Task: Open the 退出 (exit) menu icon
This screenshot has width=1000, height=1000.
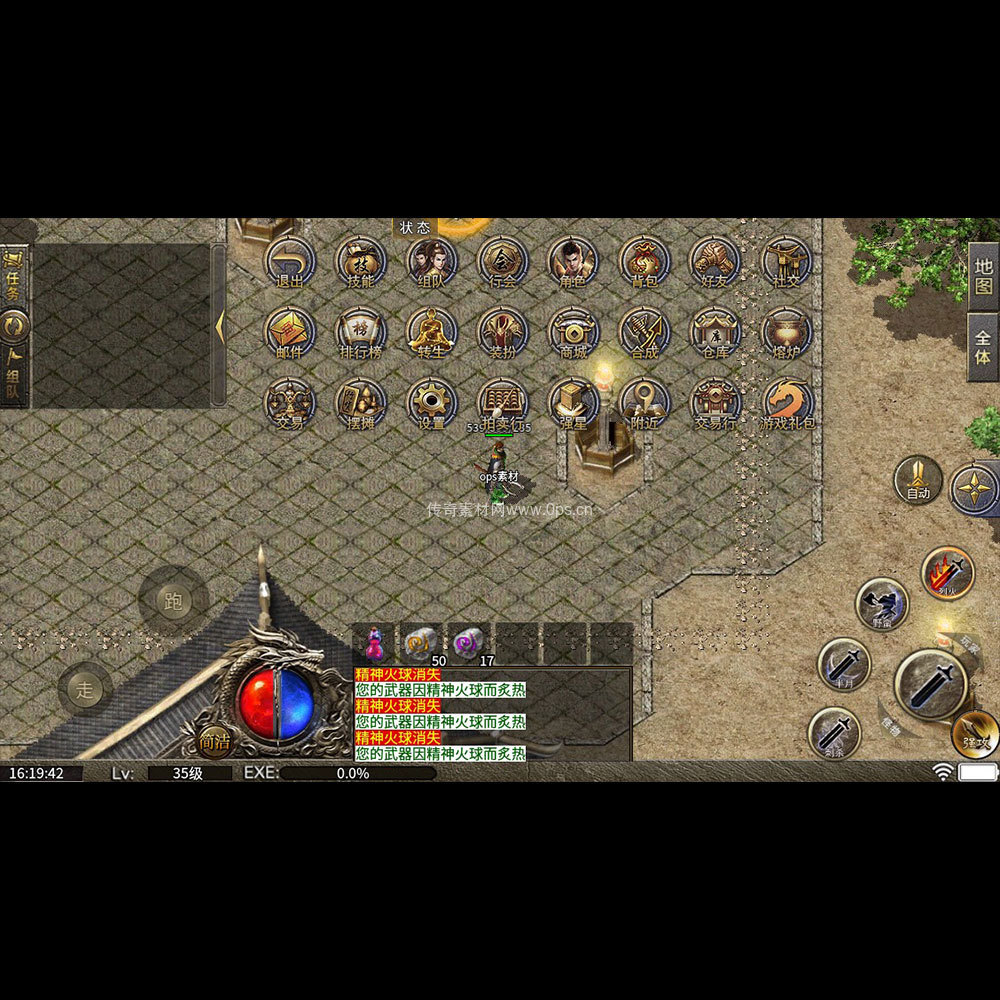Action: 289,261
